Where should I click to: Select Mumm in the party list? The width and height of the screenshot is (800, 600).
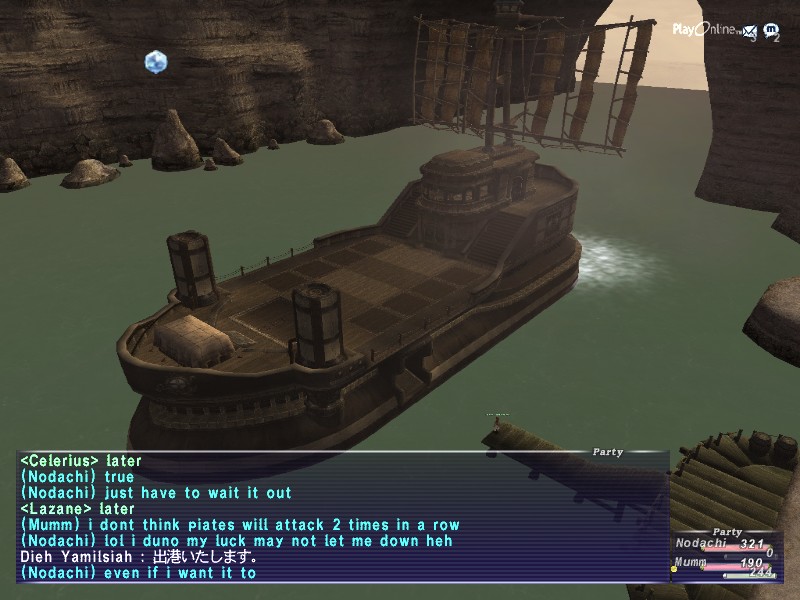point(688,563)
